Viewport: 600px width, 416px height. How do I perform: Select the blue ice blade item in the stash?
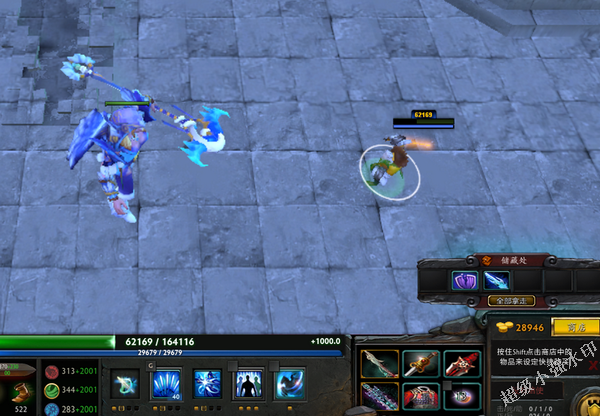coord(496,281)
